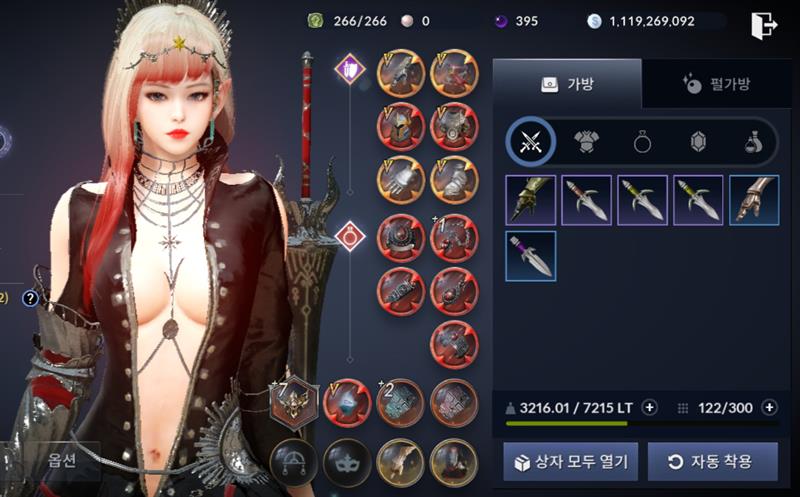The image size is (800, 497).
Task: Click the 상자 모두 열기 button
Action: pos(571,462)
